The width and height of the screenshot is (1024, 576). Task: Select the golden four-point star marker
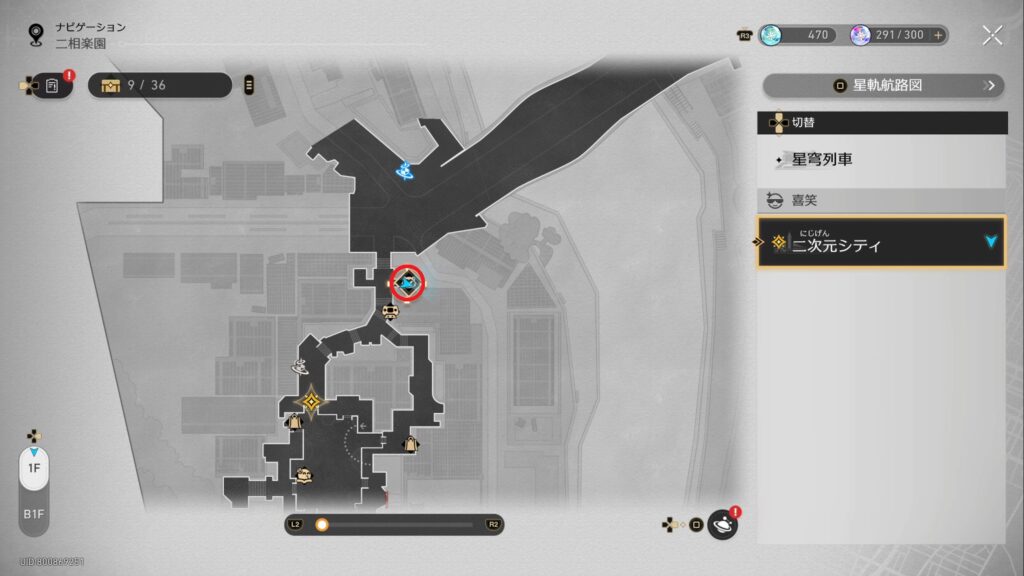pyautogui.click(x=312, y=401)
